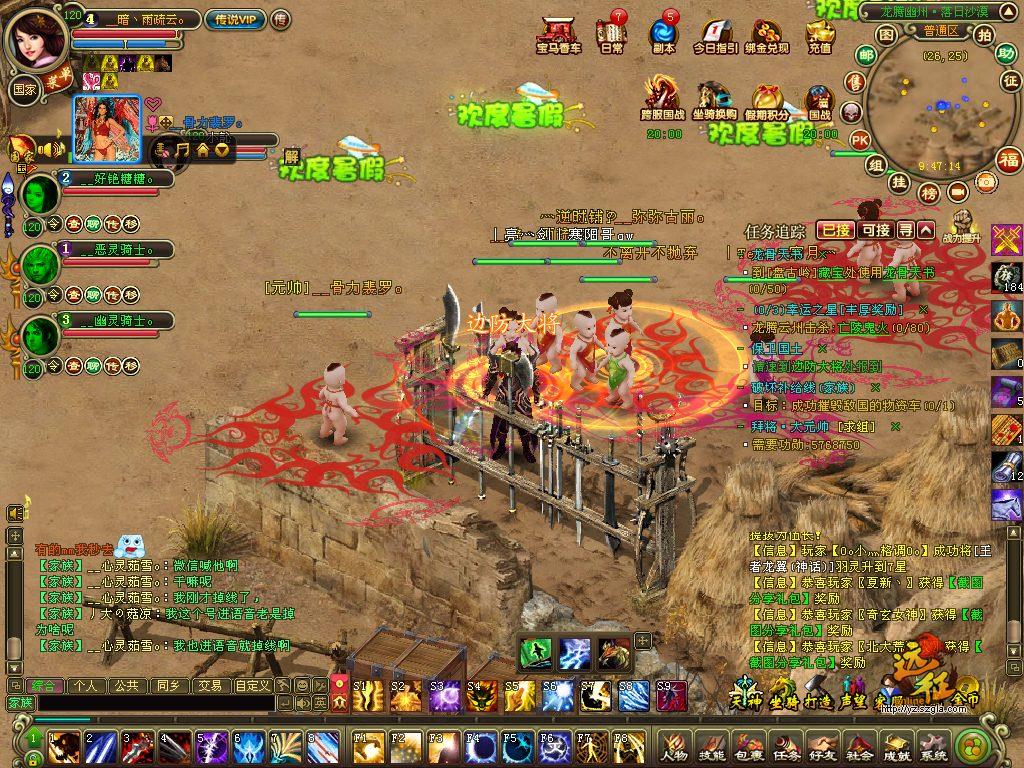Show the 已接 accepted quests tab
Viewport: 1024px width, 768px height.
[x=835, y=230]
